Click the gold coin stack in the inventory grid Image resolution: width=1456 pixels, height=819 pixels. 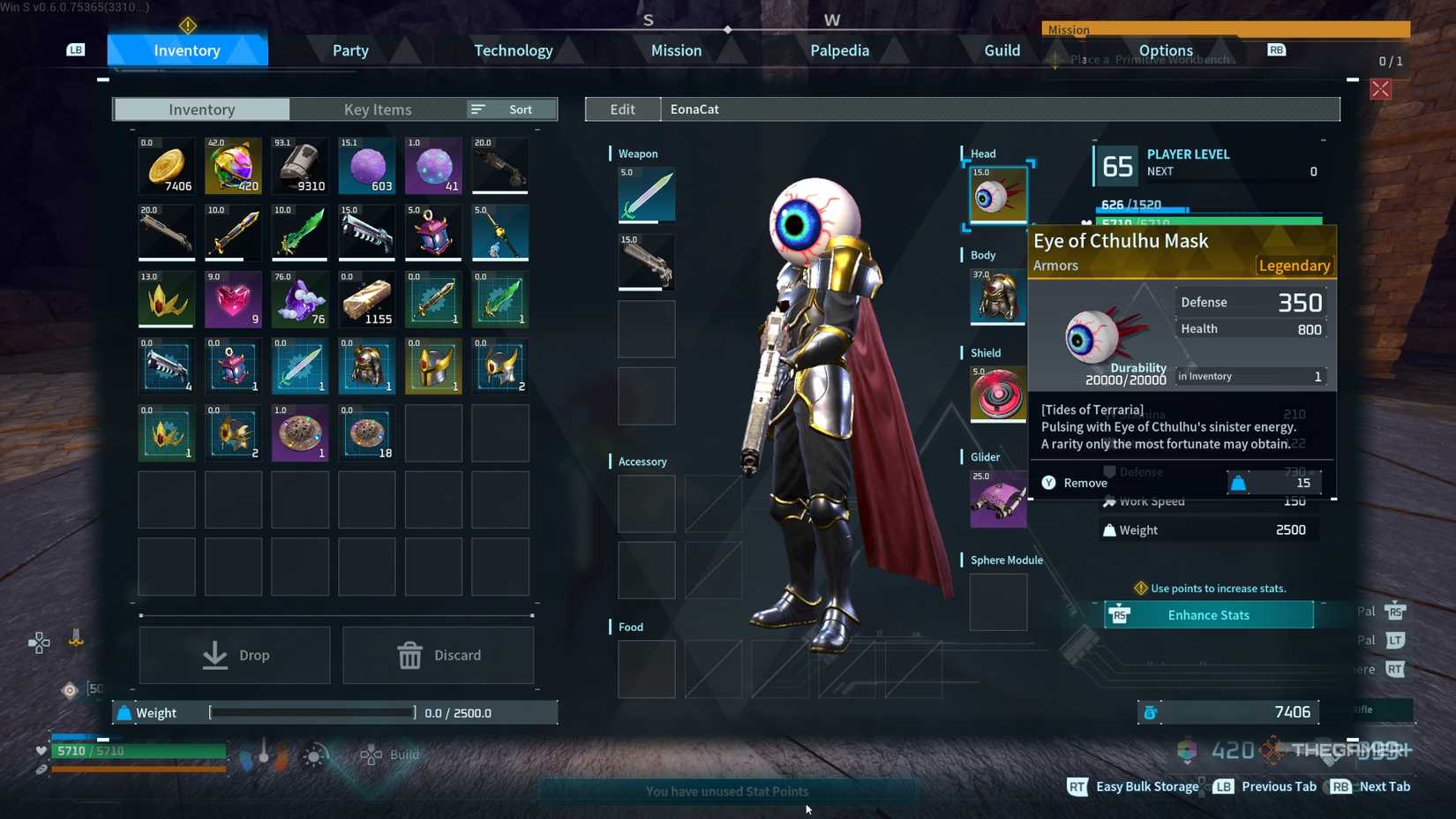point(166,164)
